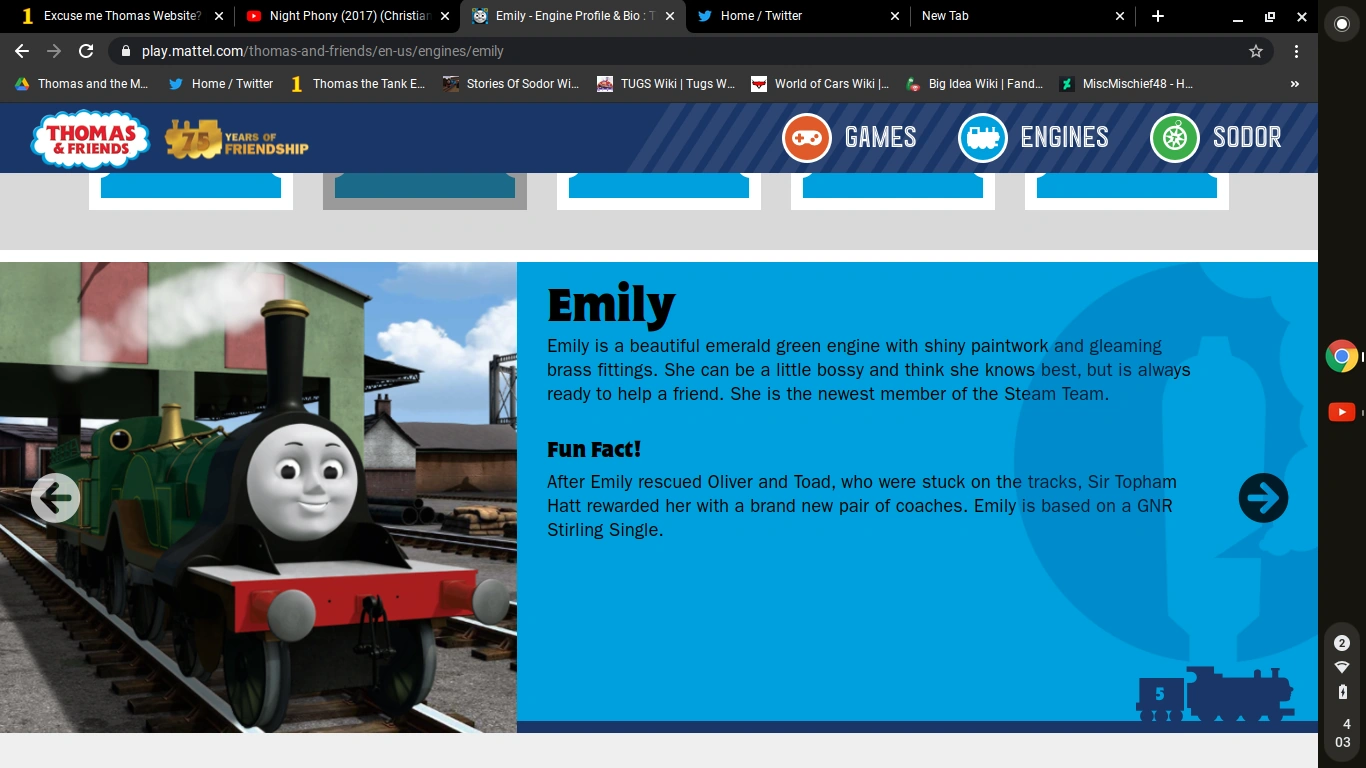Open Chrome's three-dot menu
The image size is (1366, 768).
(x=1297, y=49)
